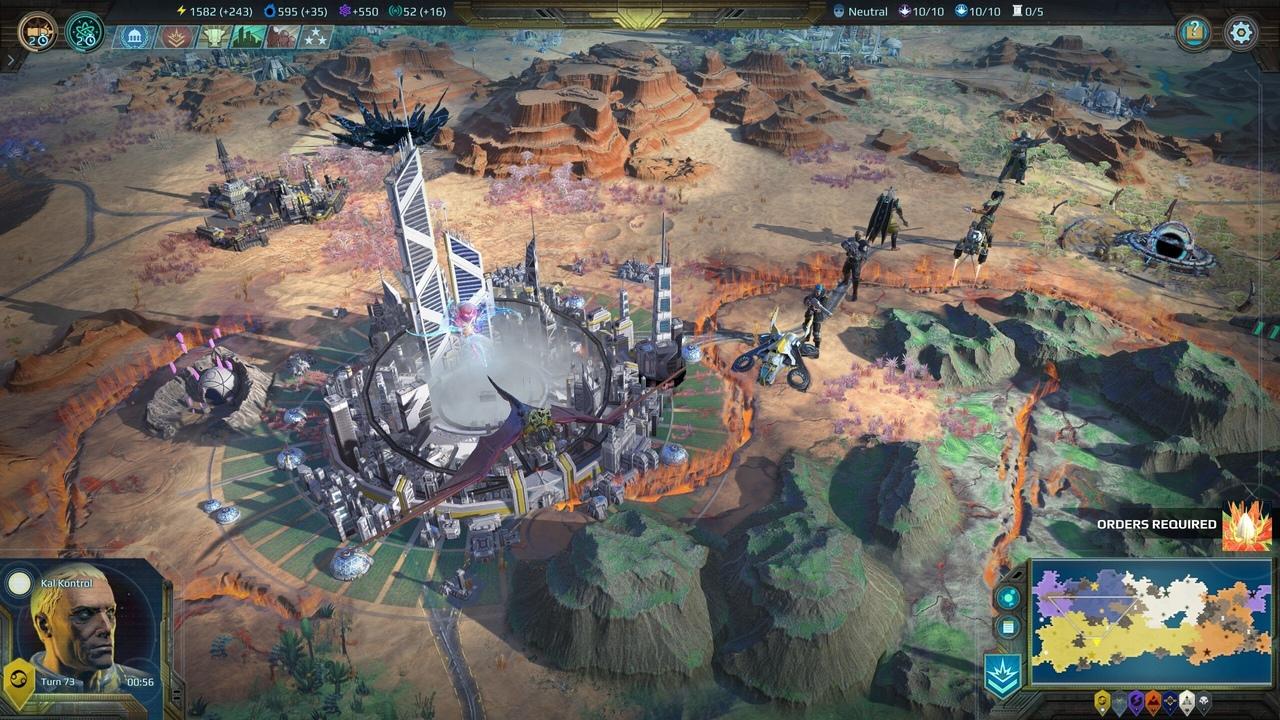Open the red armored units tab
This screenshot has height=720, width=1280.
(282, 38)
